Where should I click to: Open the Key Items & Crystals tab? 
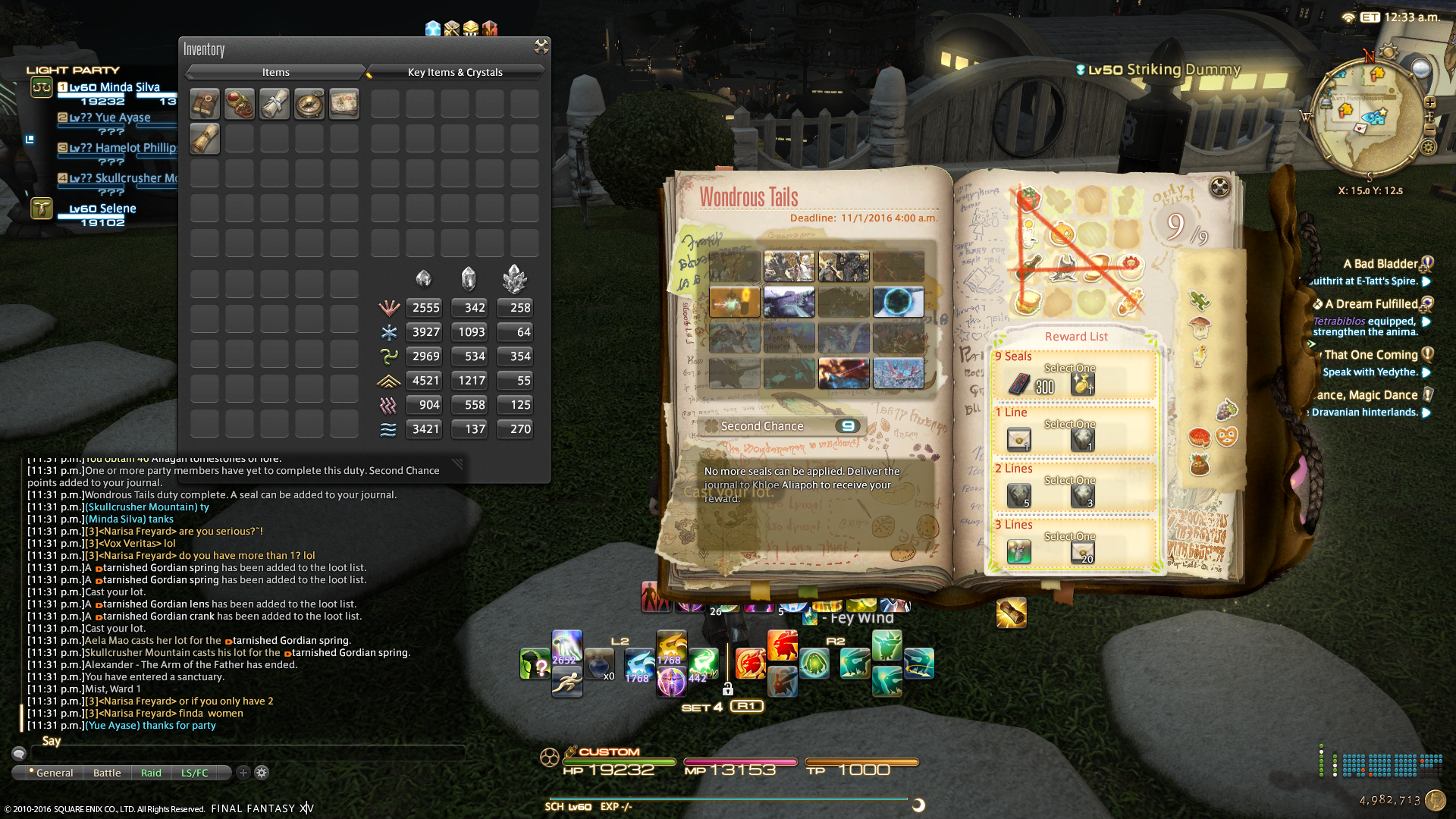(x=455, y=72)
